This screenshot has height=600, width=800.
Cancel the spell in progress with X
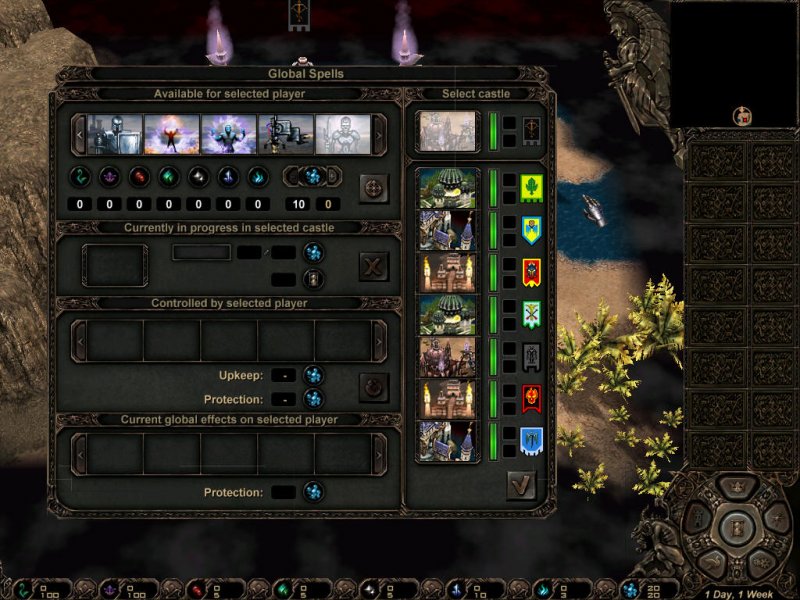(x=374, y=266)
